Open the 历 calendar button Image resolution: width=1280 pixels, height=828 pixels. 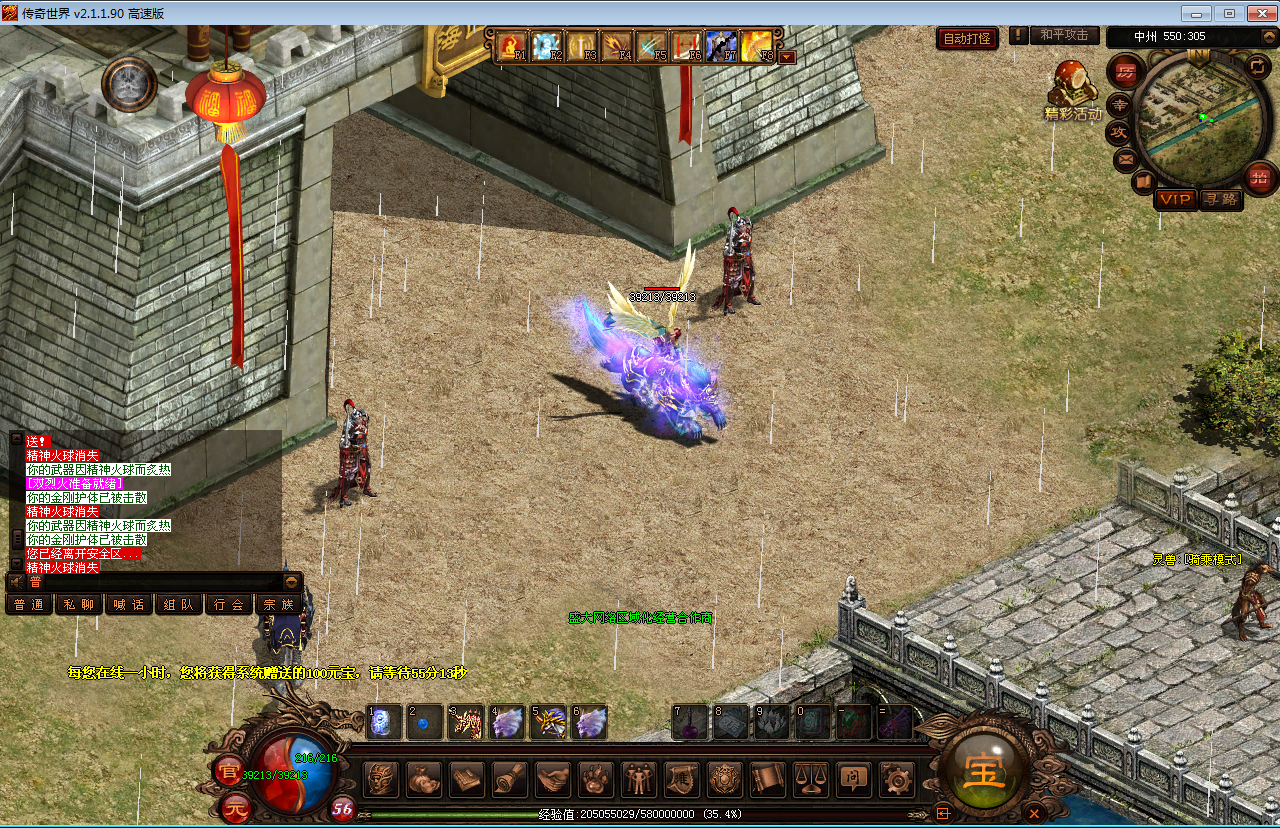coord(1126,71)
